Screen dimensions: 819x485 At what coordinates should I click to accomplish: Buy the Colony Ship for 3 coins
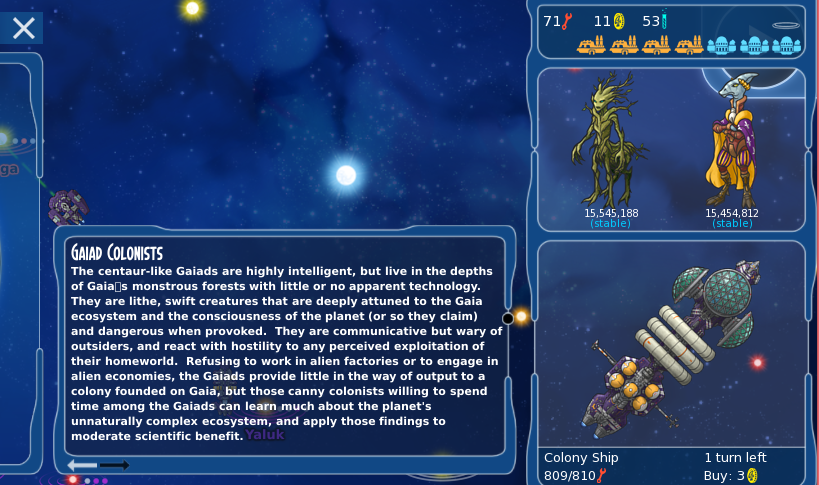tap(734, 476)
